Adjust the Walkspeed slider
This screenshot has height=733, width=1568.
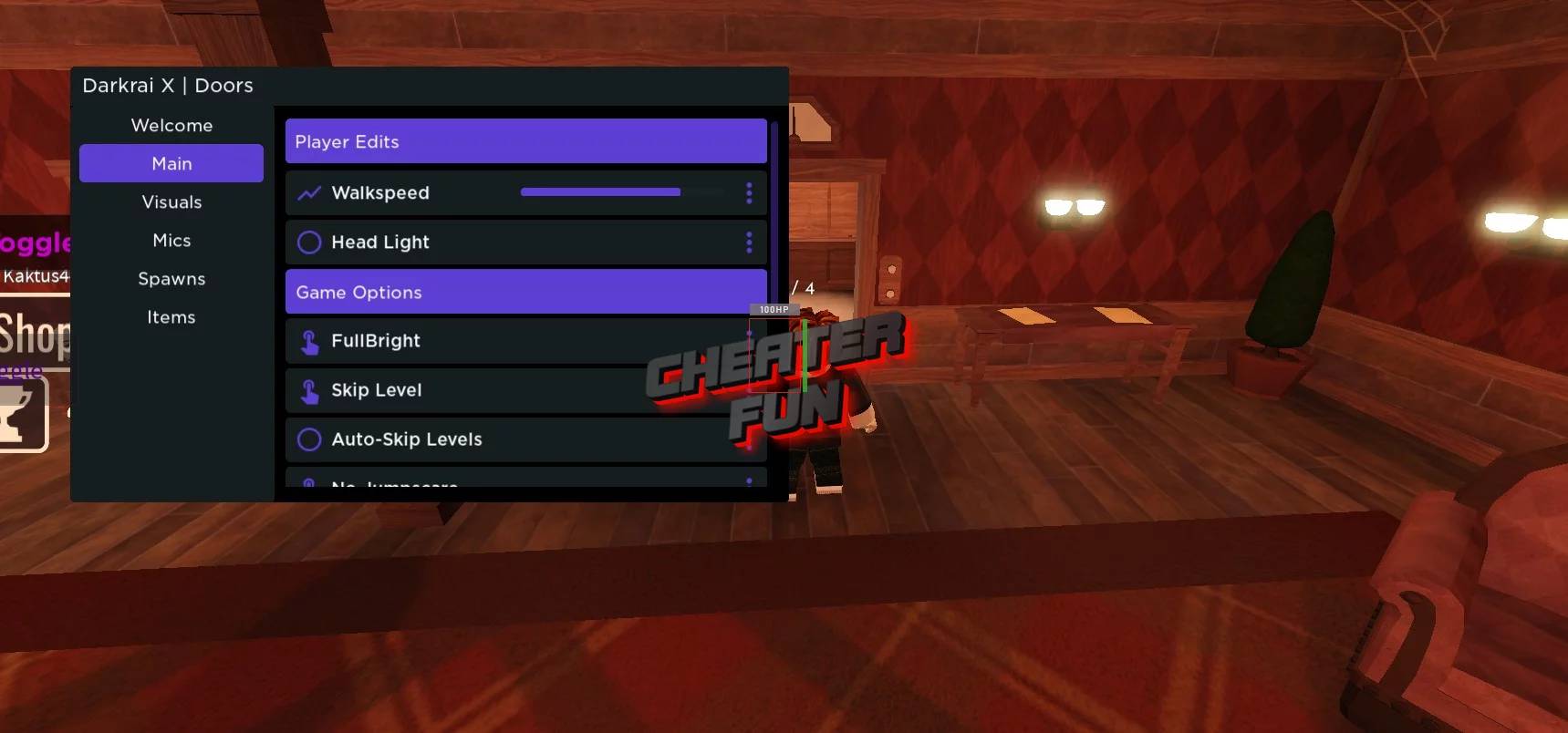[x=600, y=192]
